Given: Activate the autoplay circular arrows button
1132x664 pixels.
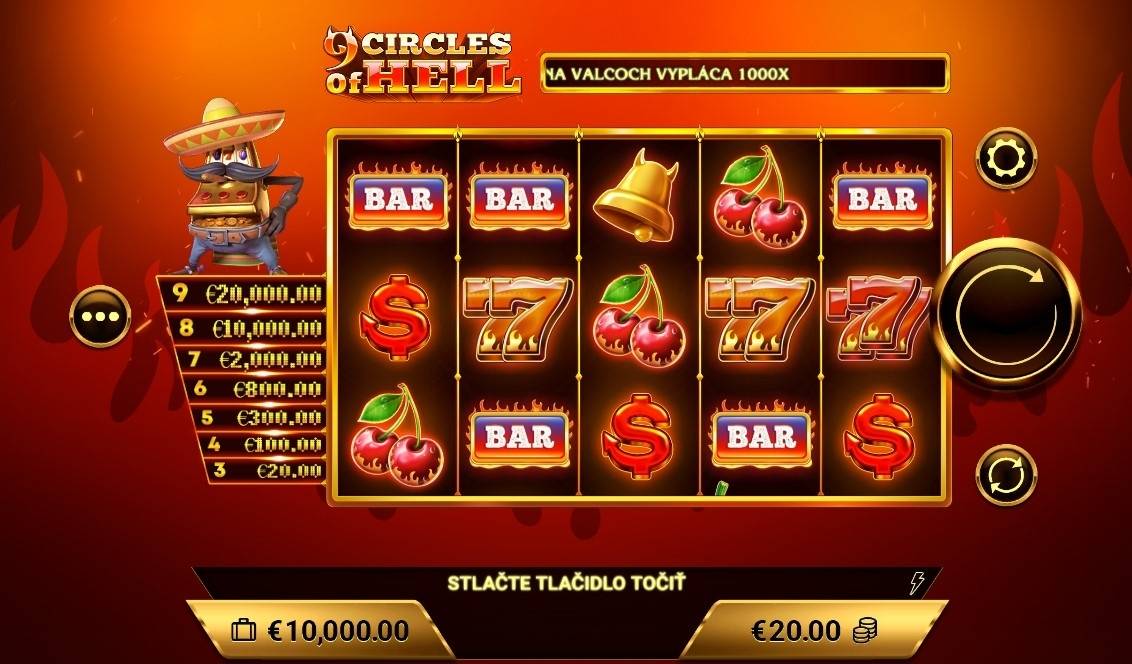Looking at the screenshot, I should point(1006,475).
